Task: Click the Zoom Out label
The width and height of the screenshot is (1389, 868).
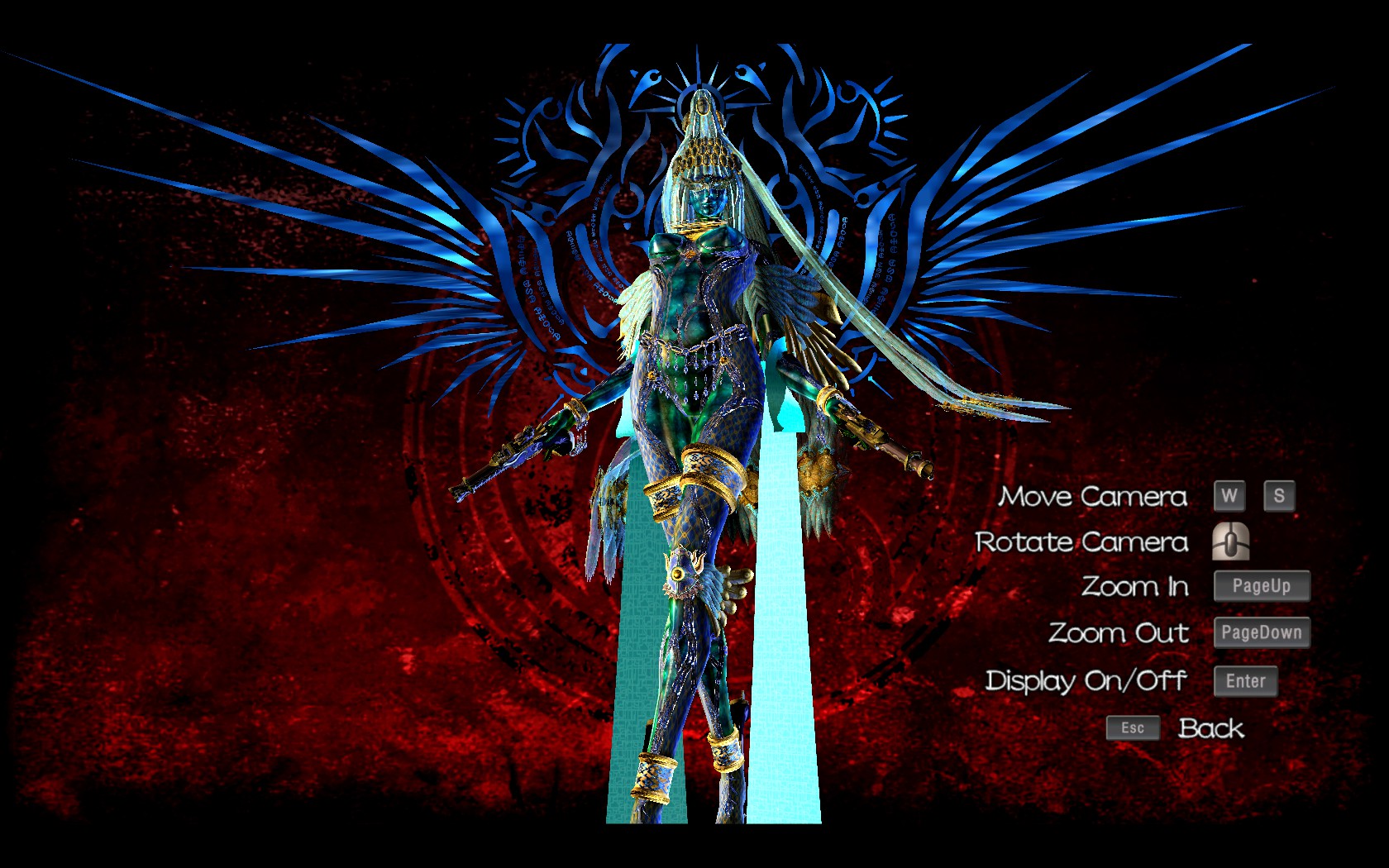Action: pos(1119,632)
